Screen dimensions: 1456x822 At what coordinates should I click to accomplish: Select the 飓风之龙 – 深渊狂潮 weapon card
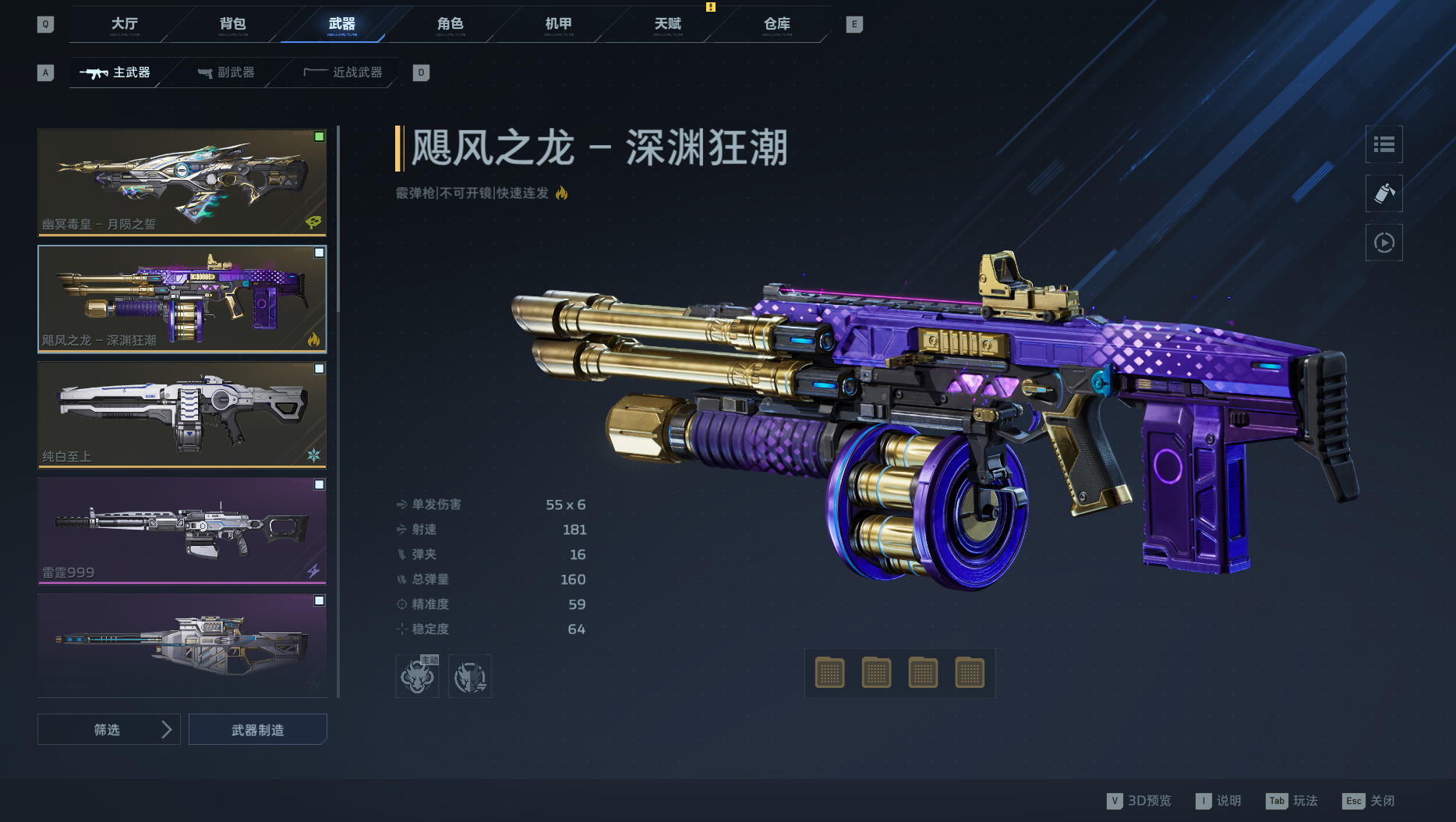(182, 299)
